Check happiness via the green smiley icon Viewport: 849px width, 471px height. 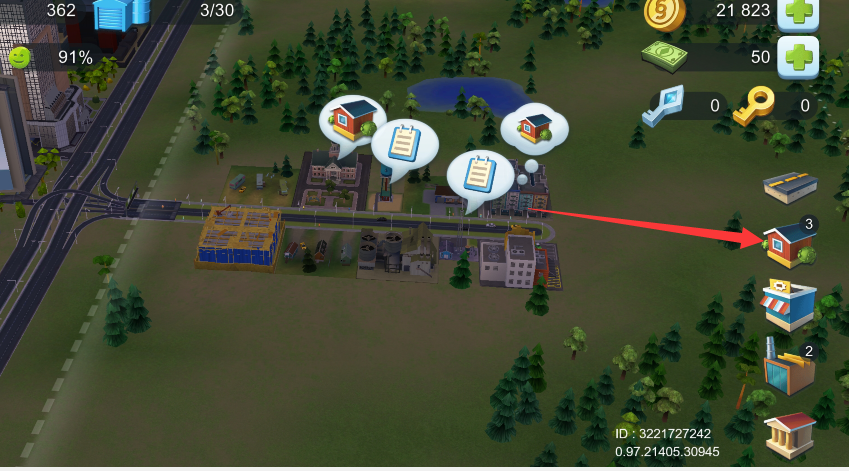tap(20, 58)
